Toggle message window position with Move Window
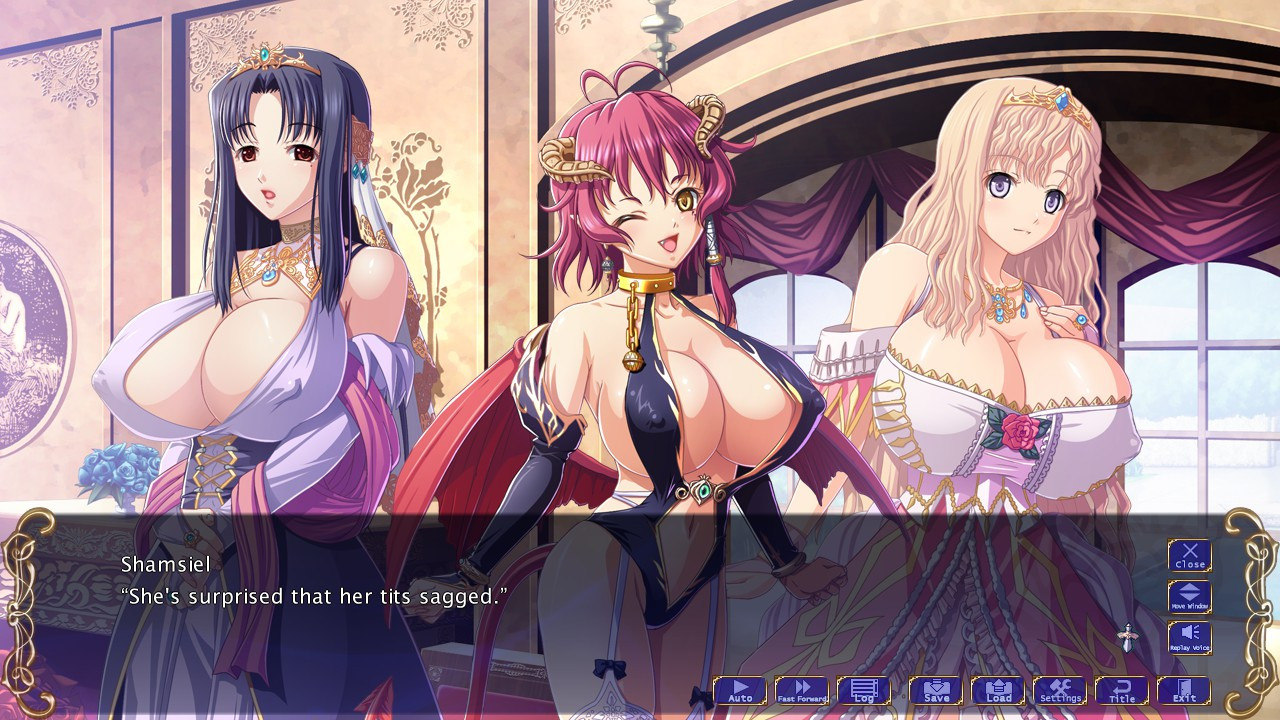The height and width of the screenshot is (720, 1280). pos(1189,598)
